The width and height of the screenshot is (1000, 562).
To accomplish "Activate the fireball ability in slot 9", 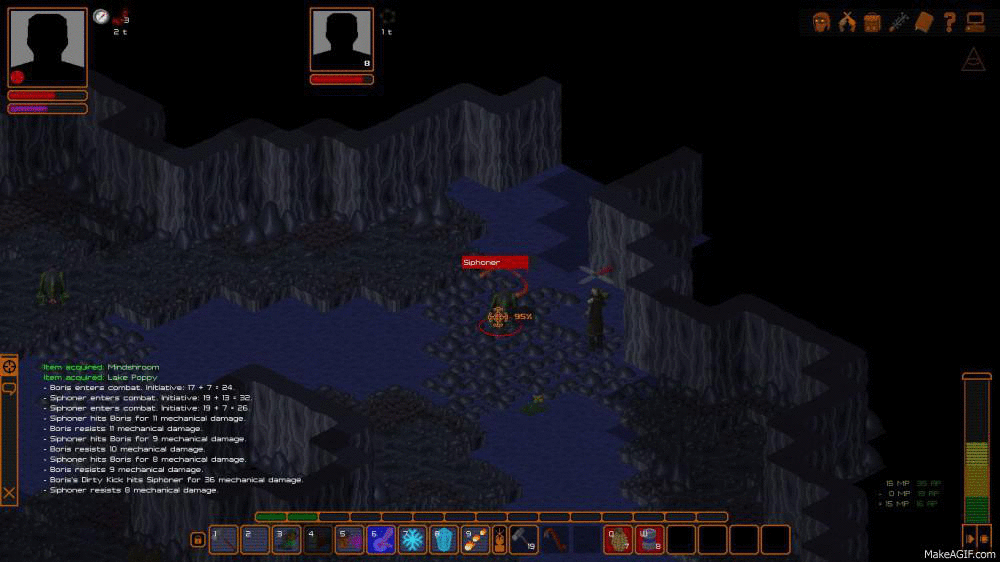I will [x=474, y=540].
